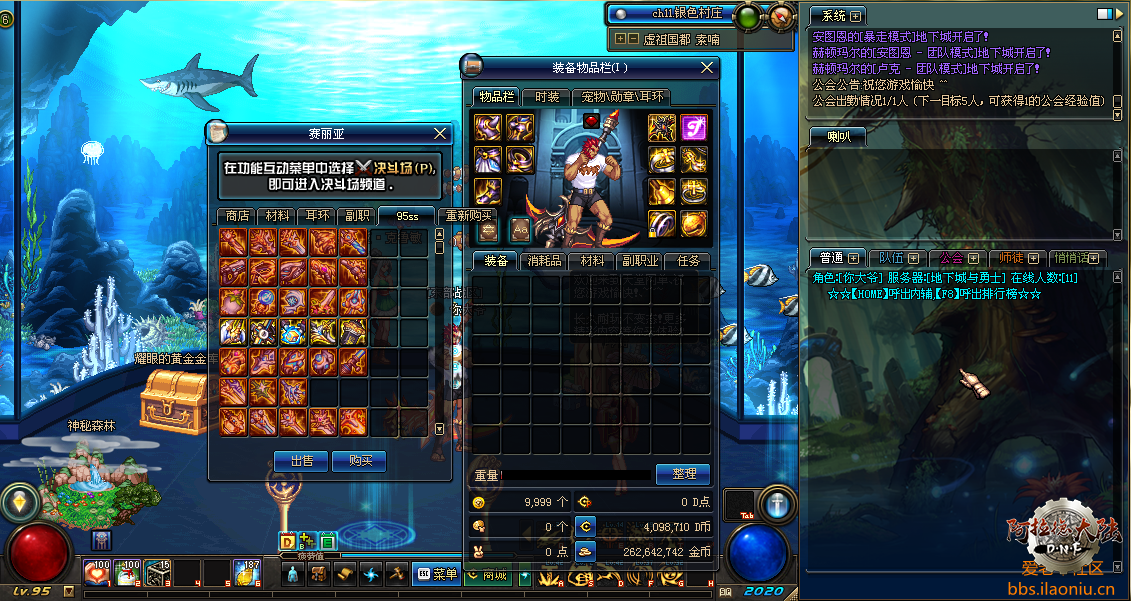
Task: Open the 材料 tab in the shop
Action: coord(277,215)
